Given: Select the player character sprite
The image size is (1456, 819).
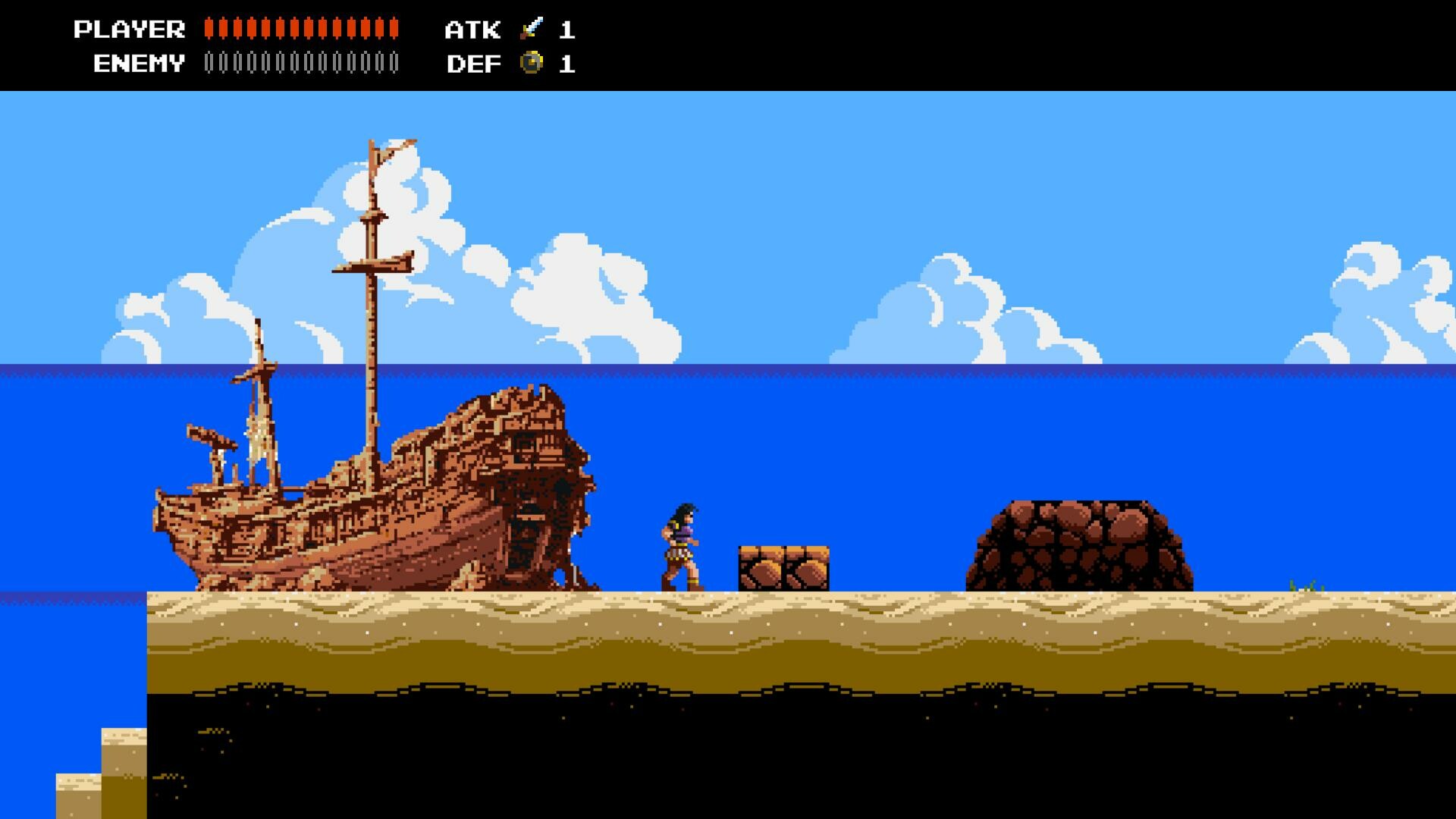Looking at the screenshot, I should click(681, 546).
